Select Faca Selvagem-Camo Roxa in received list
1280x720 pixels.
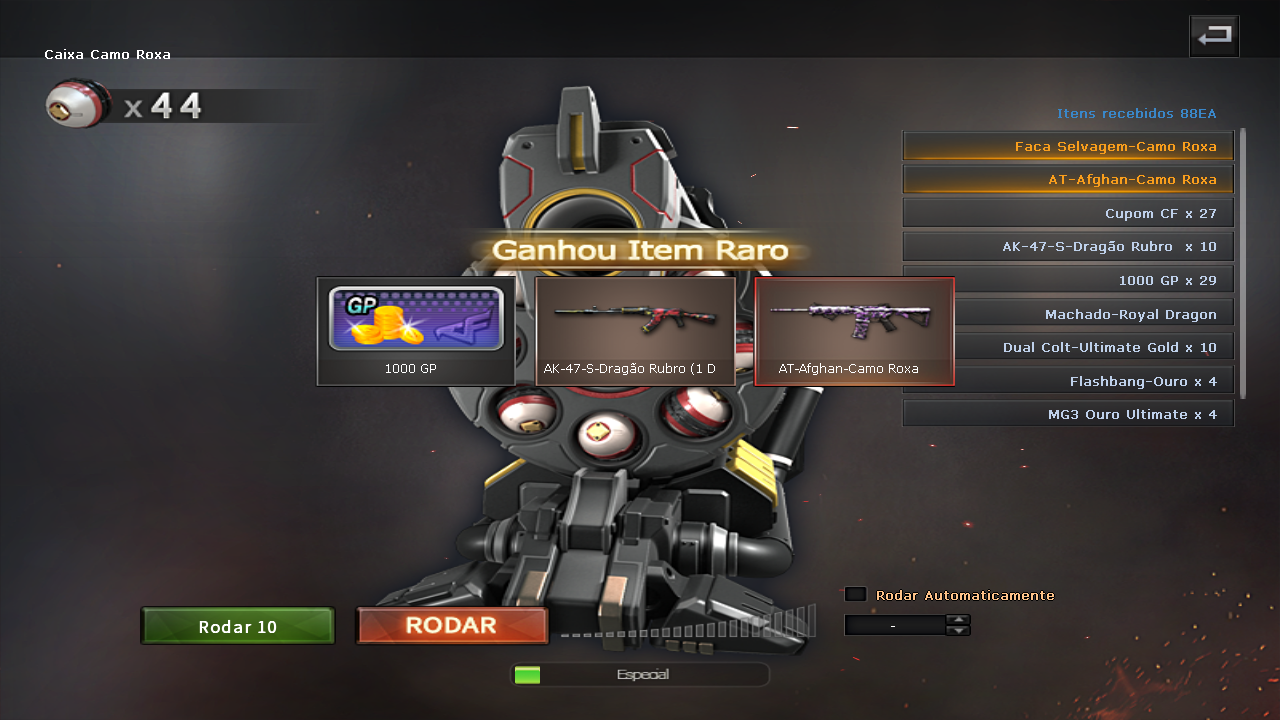[x=1068, y=146]
